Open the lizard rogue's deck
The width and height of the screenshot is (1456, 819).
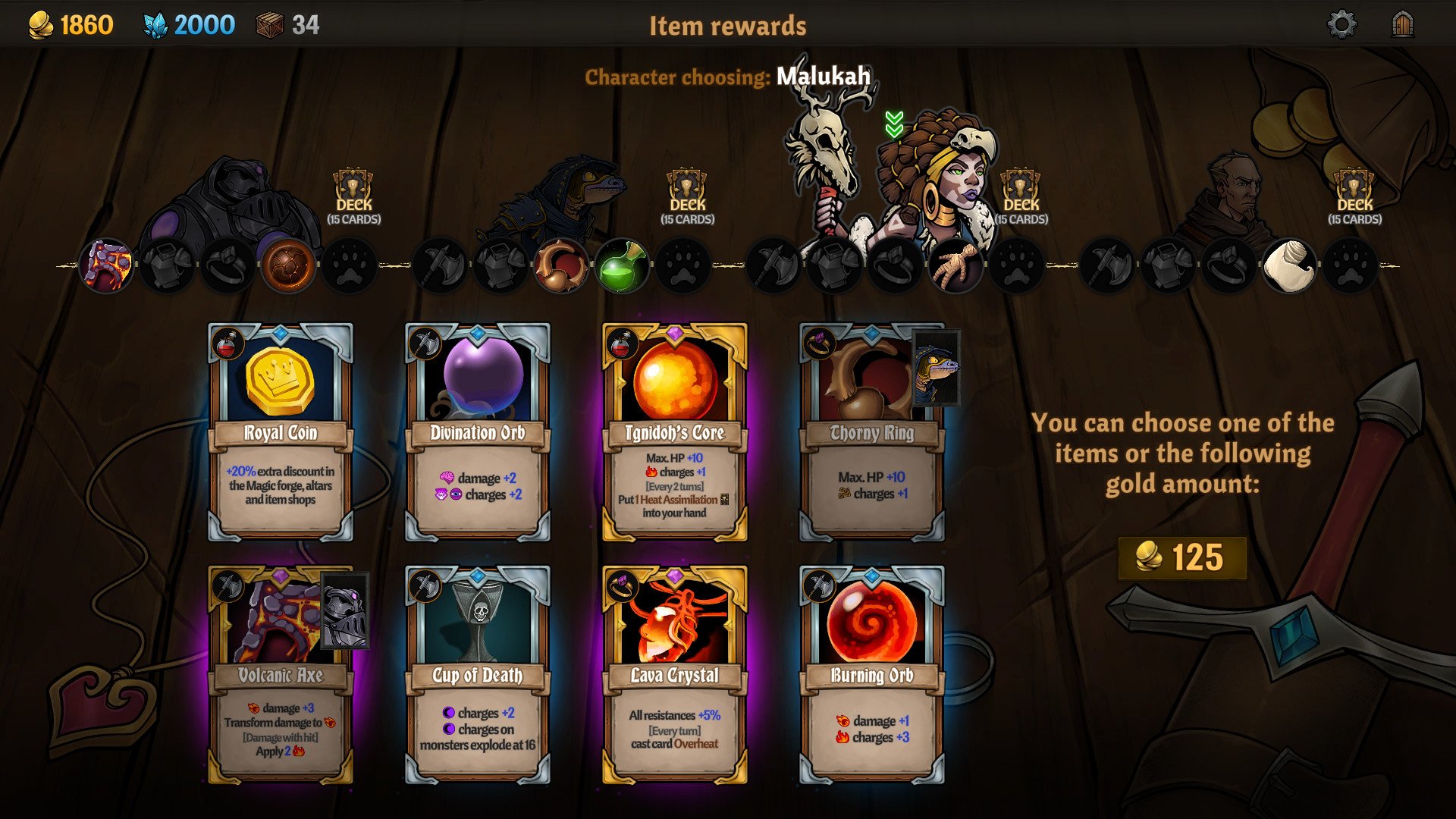(x=687, y=197)
